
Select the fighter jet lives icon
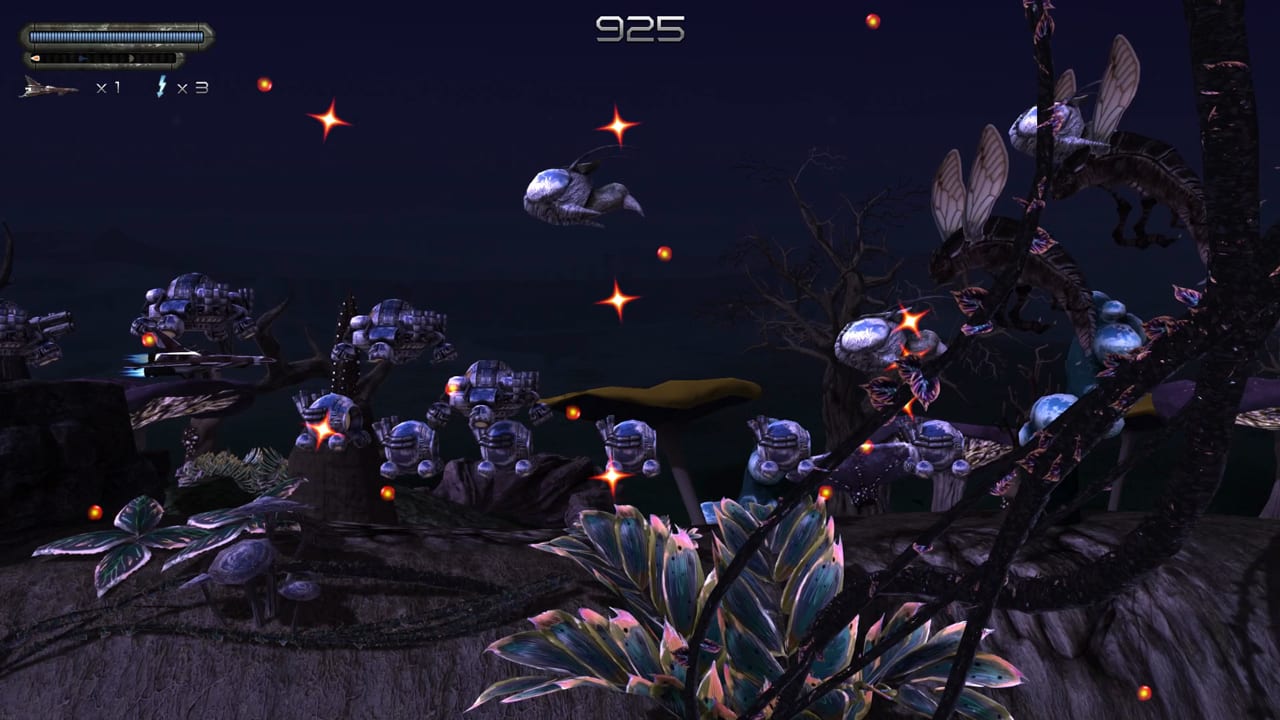tap(48, 87)
